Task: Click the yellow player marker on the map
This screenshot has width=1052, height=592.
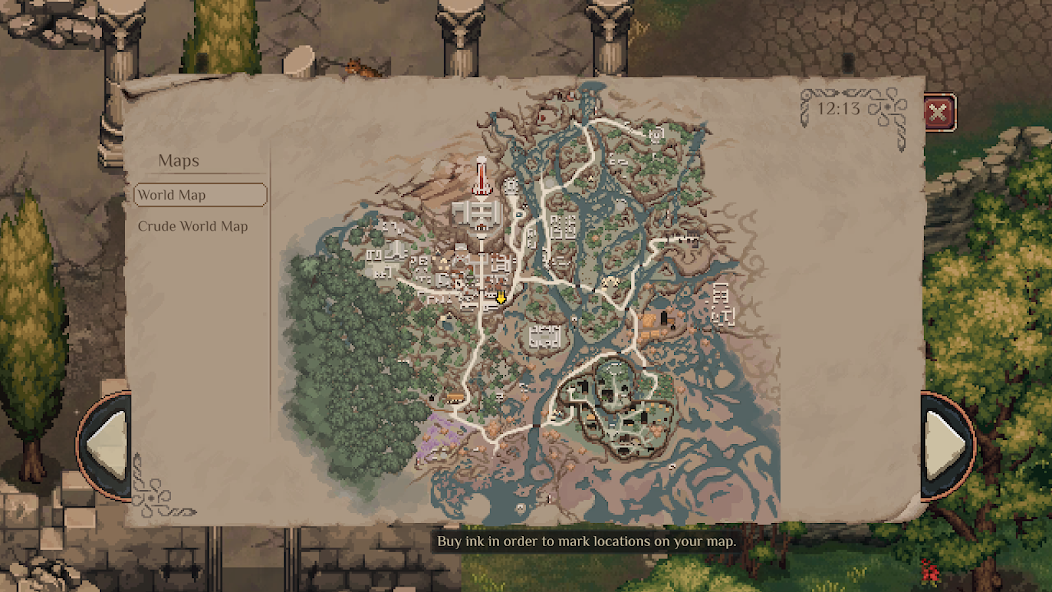Action: pos(501,297)
